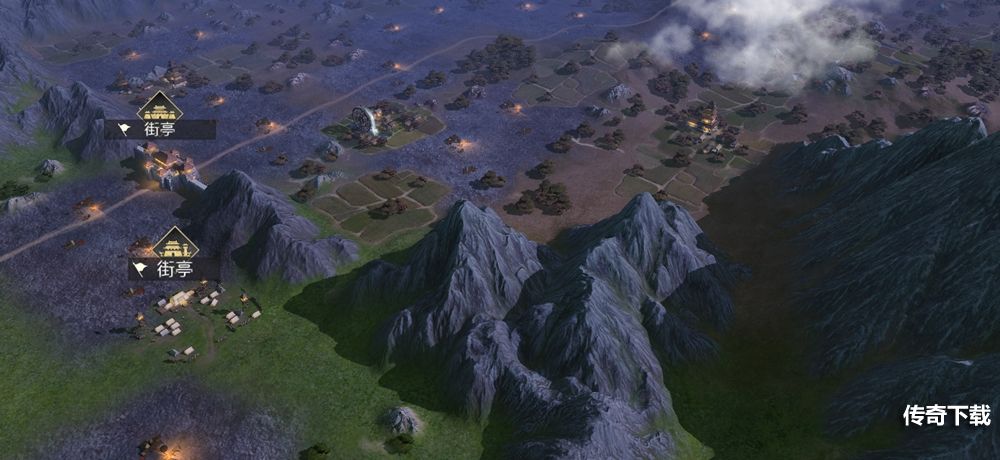The image size is (1000, 460).
Task: Select the 街亭 label above the walled fortress
Action: tap(160, 129)
